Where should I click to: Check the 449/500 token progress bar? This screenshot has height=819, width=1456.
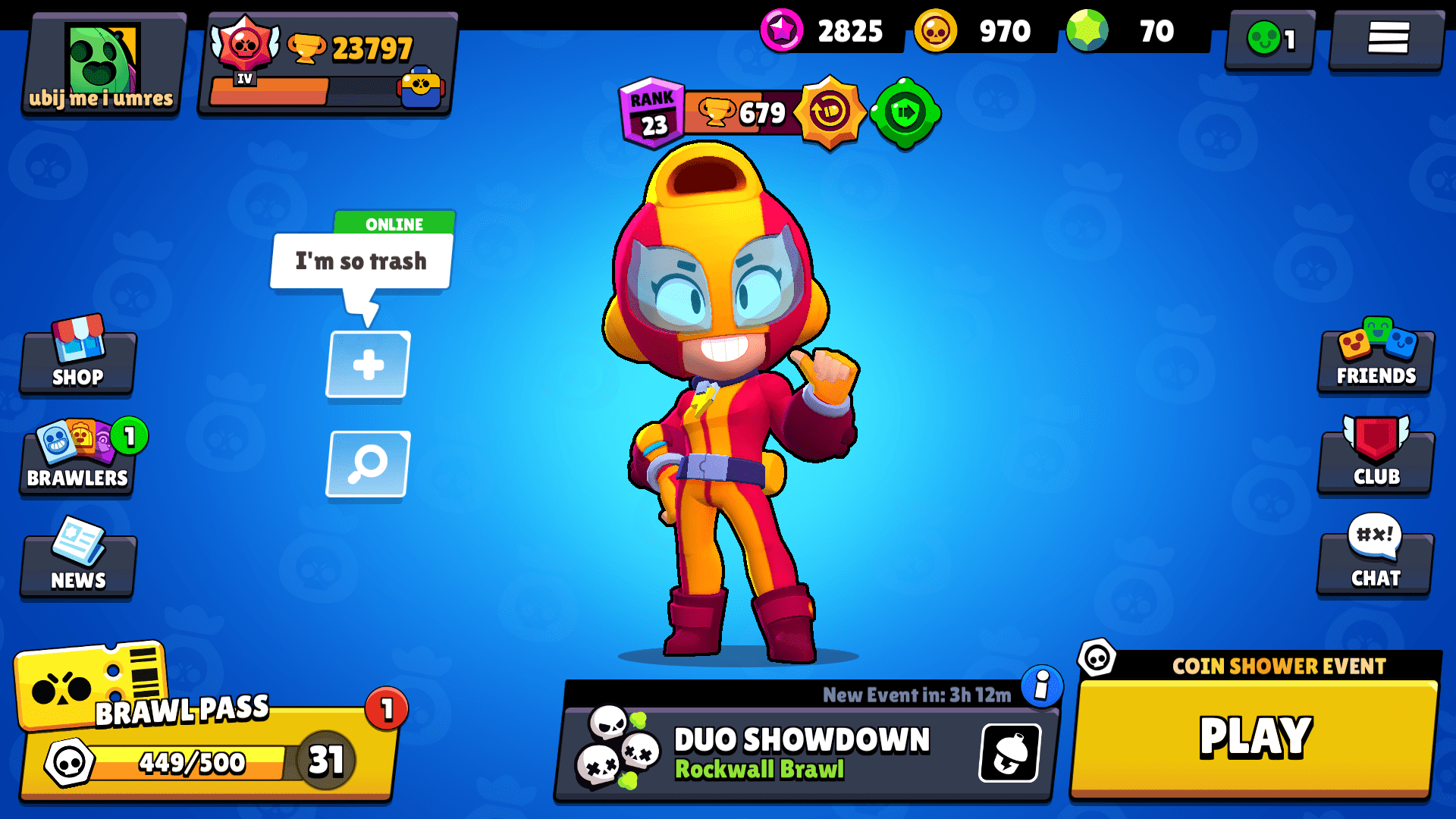pyautogui.click(x=190, y=763)
